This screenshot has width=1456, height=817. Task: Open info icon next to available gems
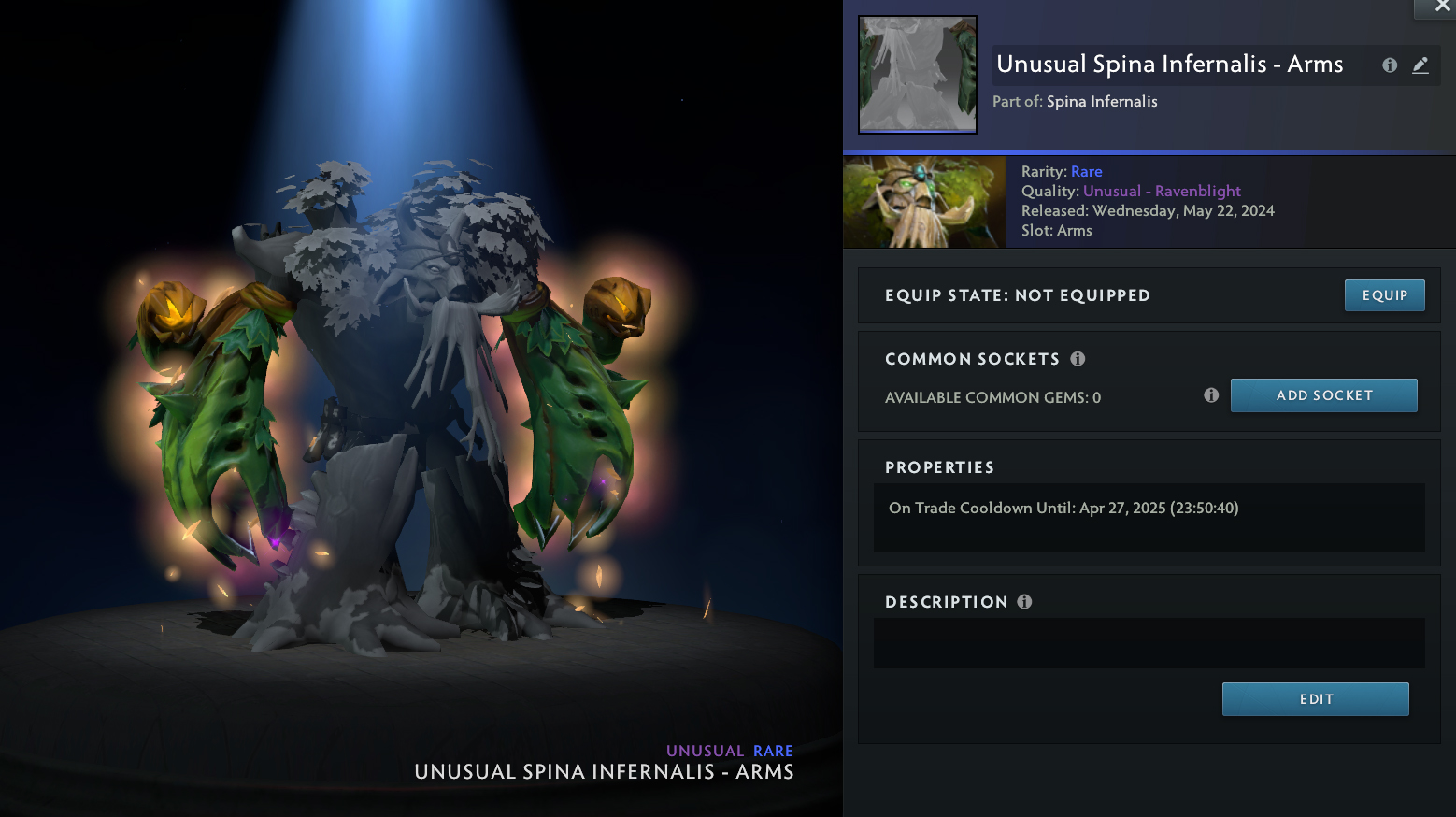tap(1211, 395)
